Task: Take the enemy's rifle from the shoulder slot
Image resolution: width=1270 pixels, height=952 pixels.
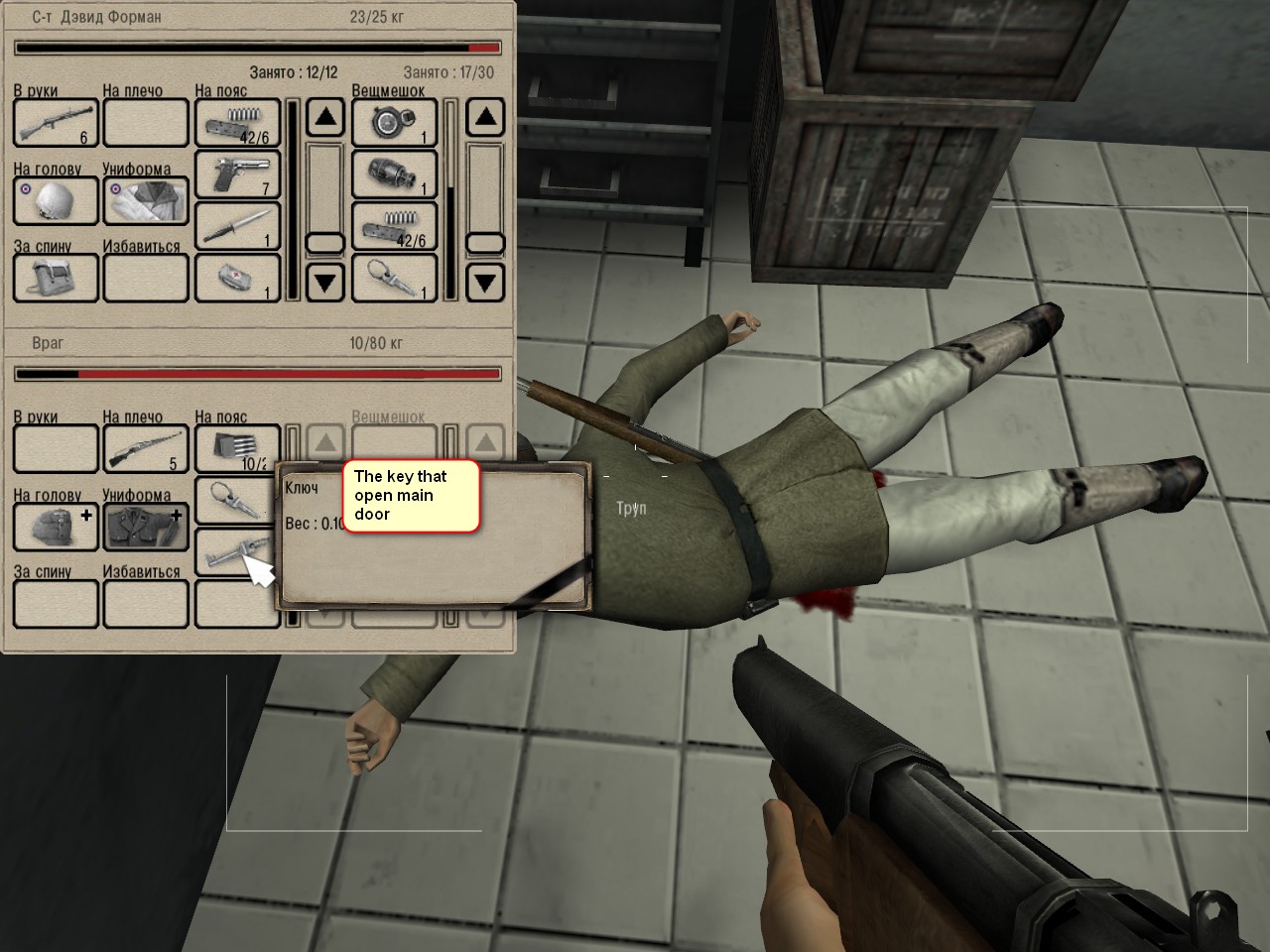Action: click(x=146, y=449)
